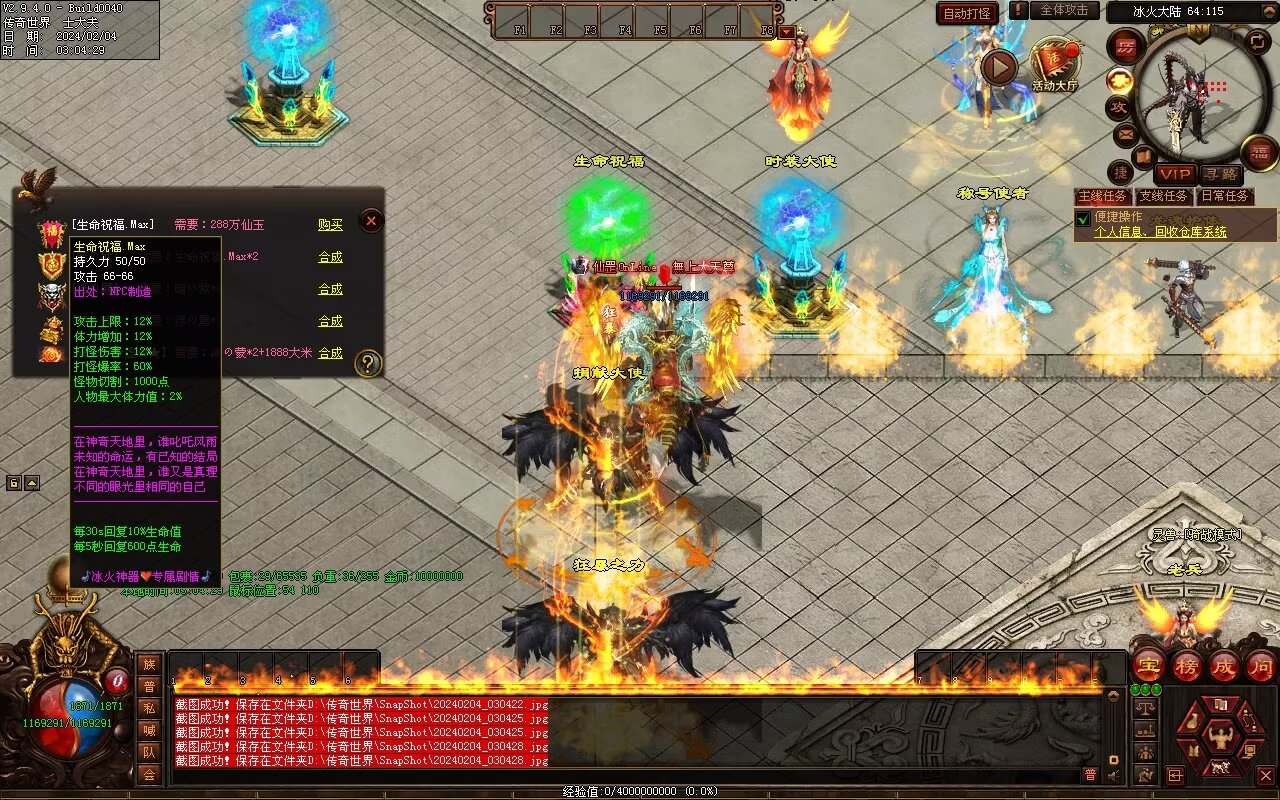Open the 宝 round button
This screenshot has height=800, width=1280.
click(1148, 665)
